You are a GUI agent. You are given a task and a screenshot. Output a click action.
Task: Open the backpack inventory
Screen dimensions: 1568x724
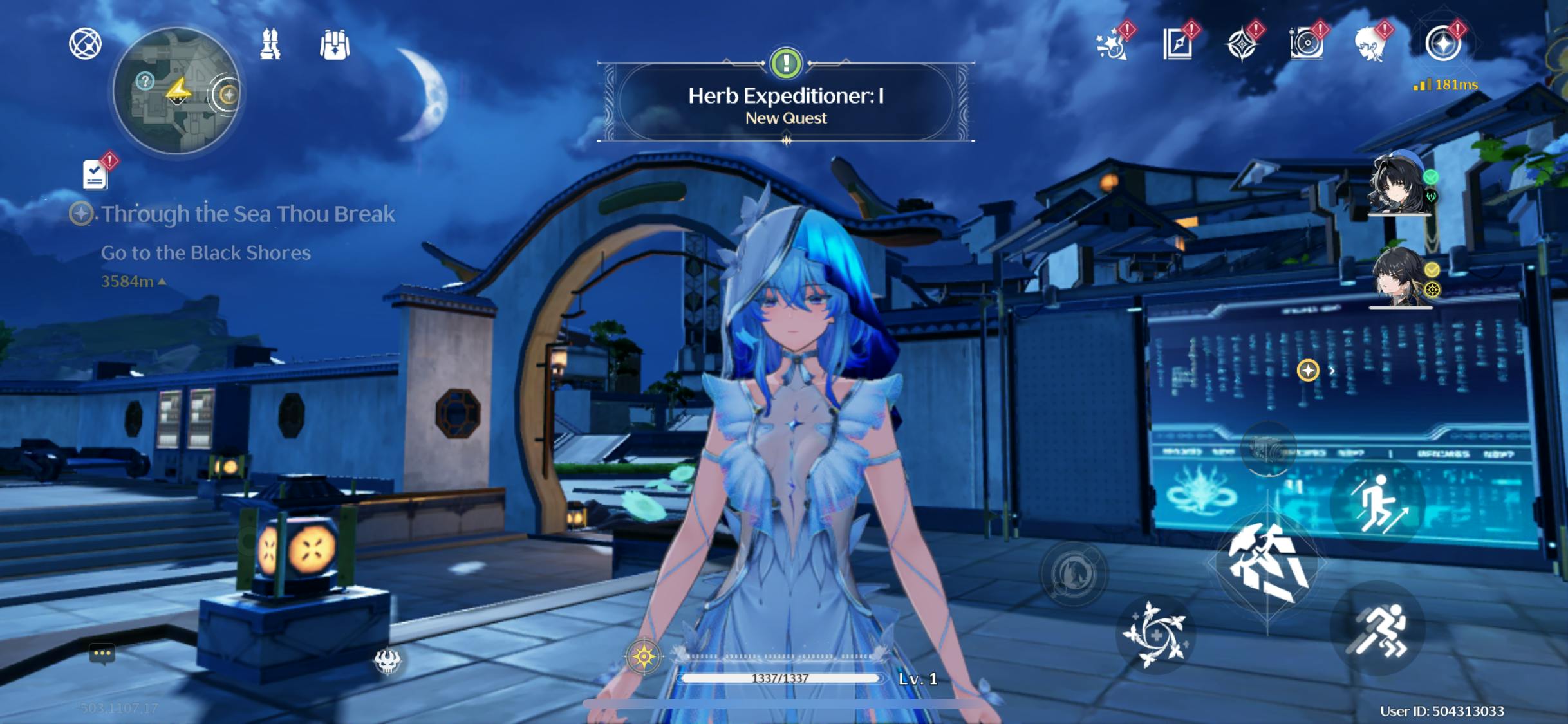coord(335,45)
